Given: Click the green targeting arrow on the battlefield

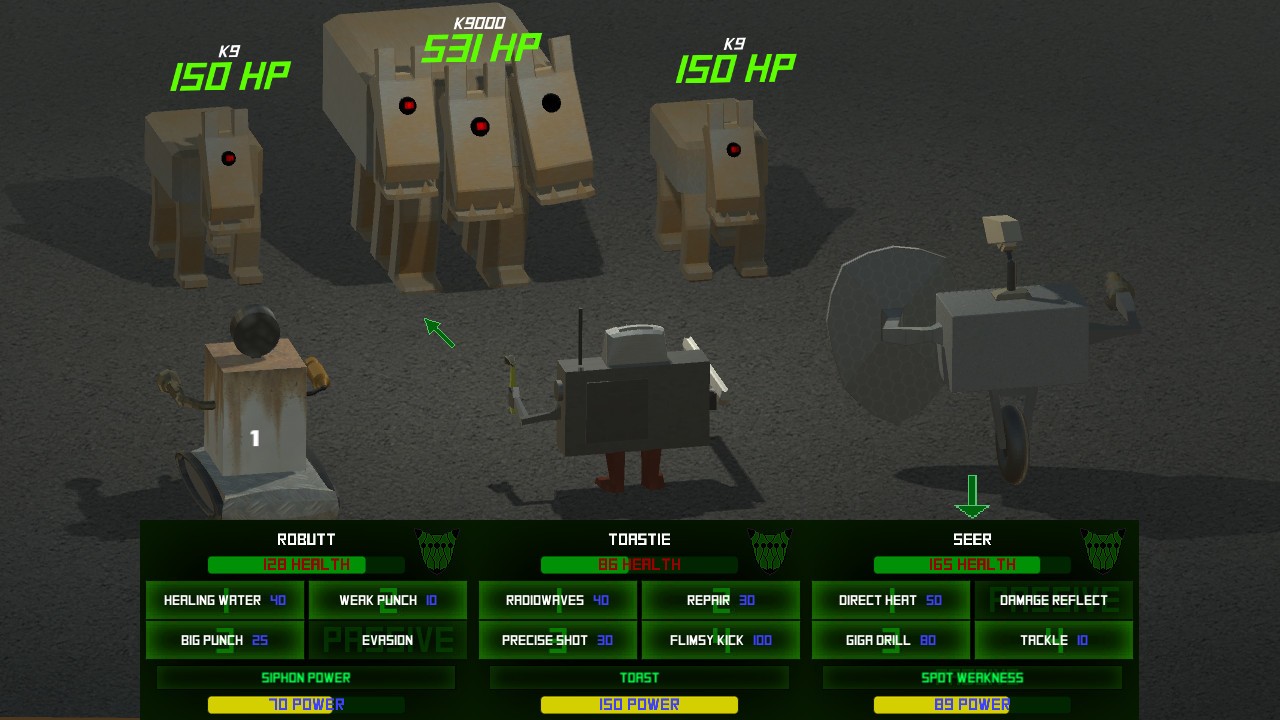Looking at the screenshot, I should [438, 332].
